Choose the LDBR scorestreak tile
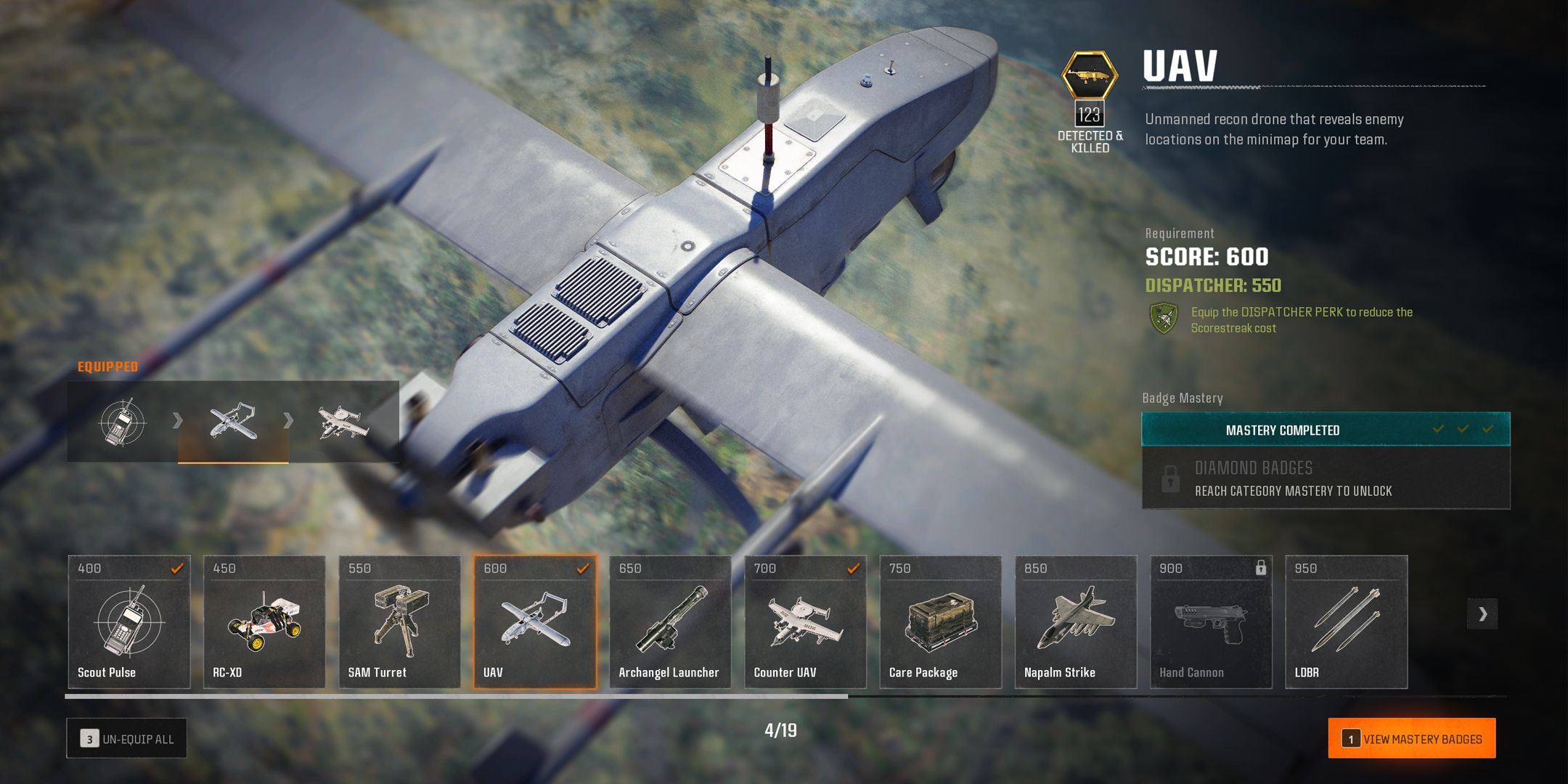Image resolution: width=1568 pixels, height=784 pixels. [1346, 621]
